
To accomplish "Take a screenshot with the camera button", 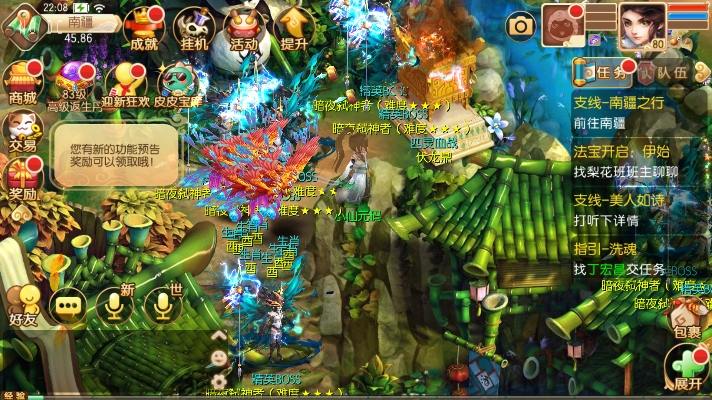I will pyautogui.click(x=520, y=25).
